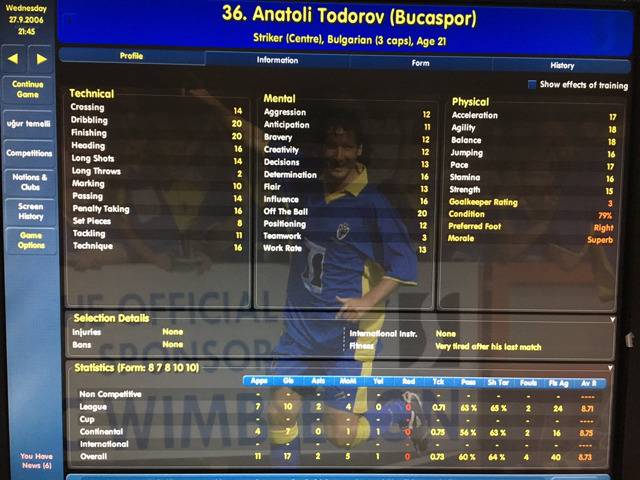The image size is (640, 480).
Task: Go back with the left arrow
Action: pos(14,59)
